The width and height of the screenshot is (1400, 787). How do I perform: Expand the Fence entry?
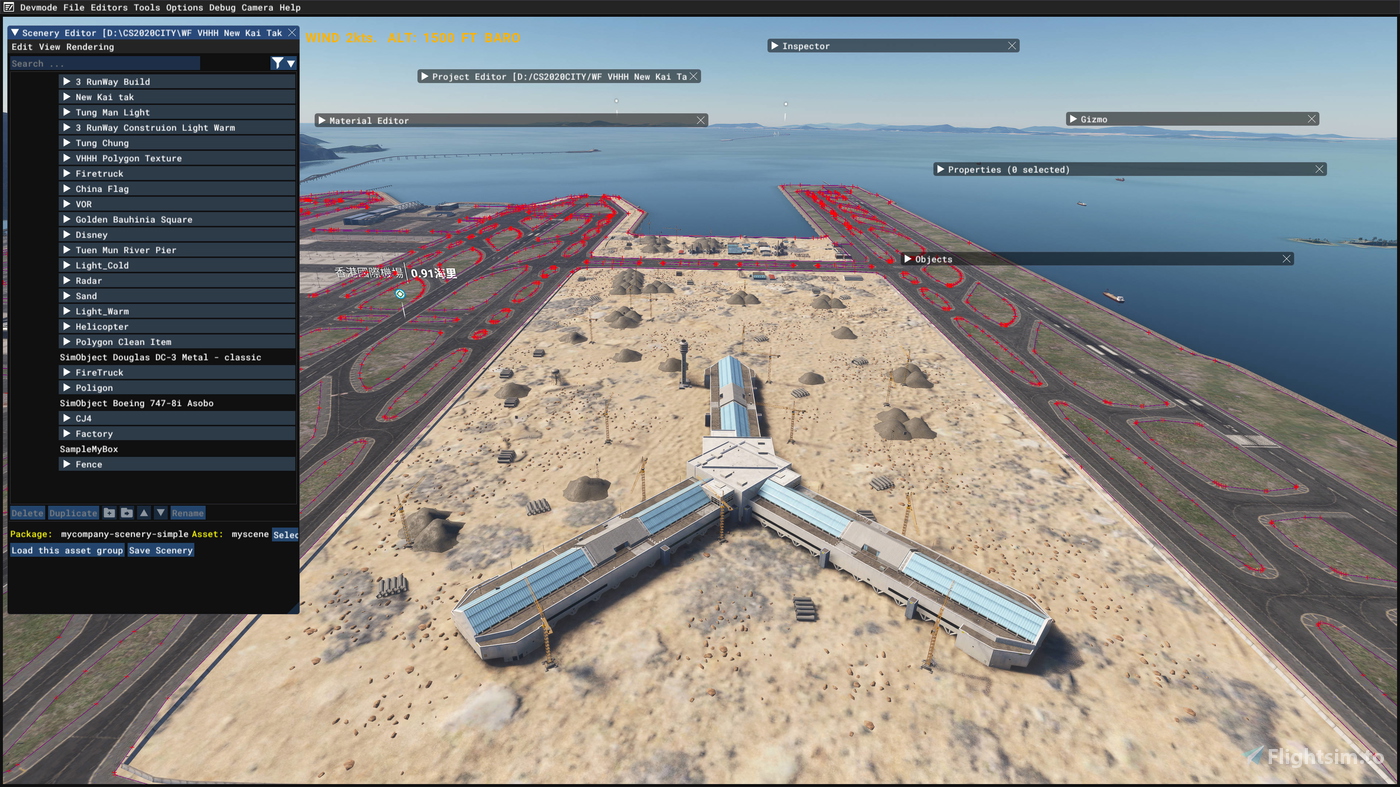[x=66, y=463]
